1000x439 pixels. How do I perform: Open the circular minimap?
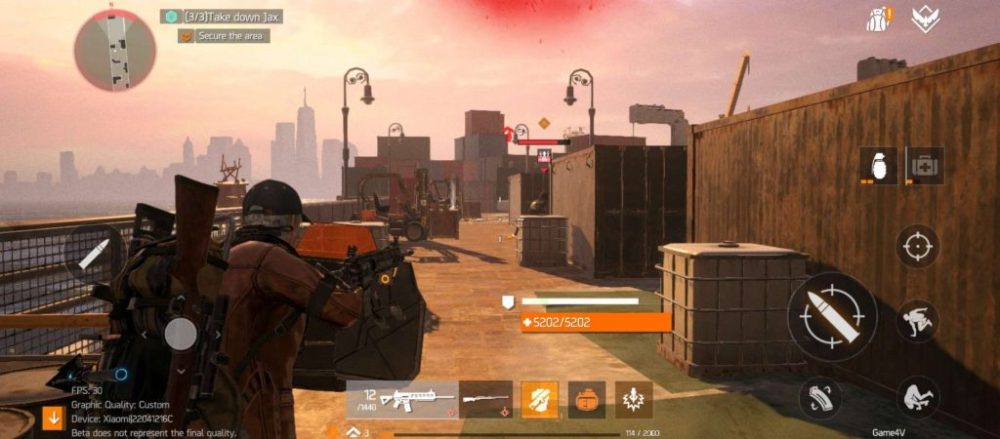(114, 50)
